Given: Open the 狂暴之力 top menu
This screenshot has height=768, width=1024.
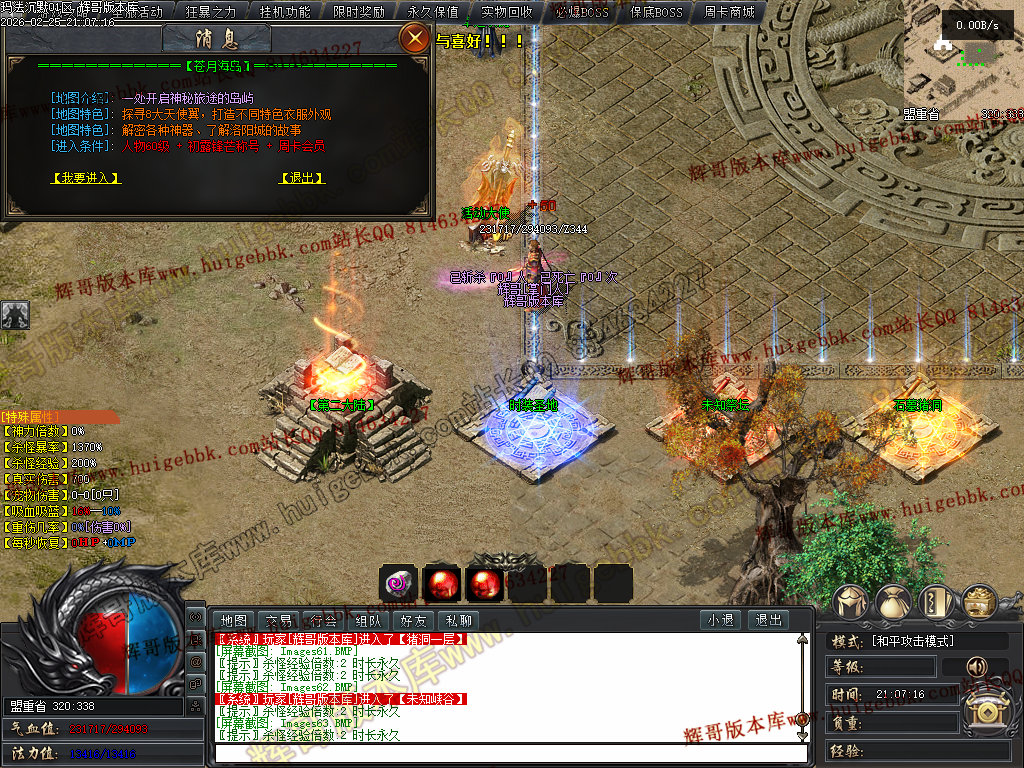Looking at the screenshot, I should (x=211, y=12).
